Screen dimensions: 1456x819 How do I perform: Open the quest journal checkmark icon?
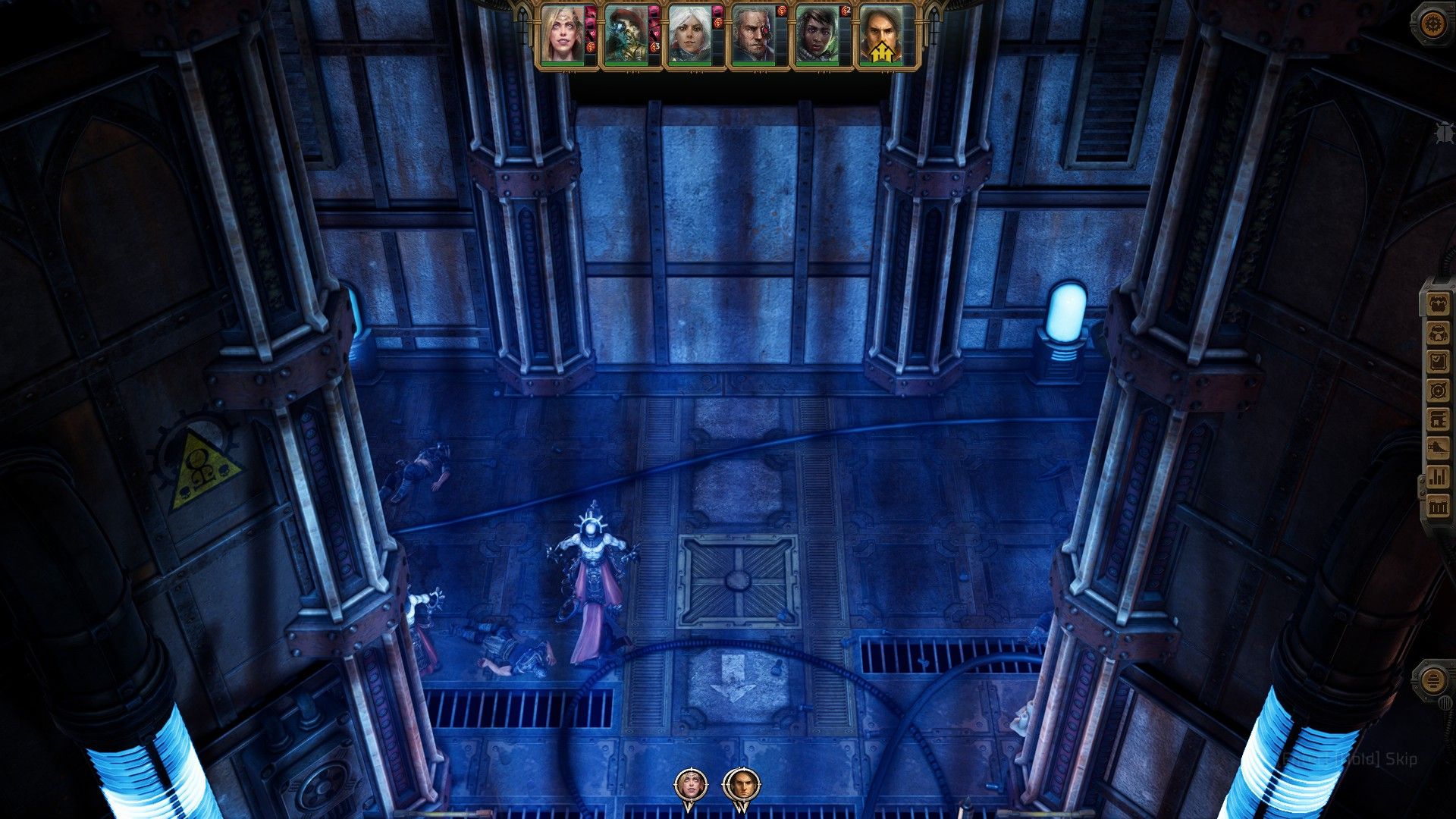tap(1437, 361)
